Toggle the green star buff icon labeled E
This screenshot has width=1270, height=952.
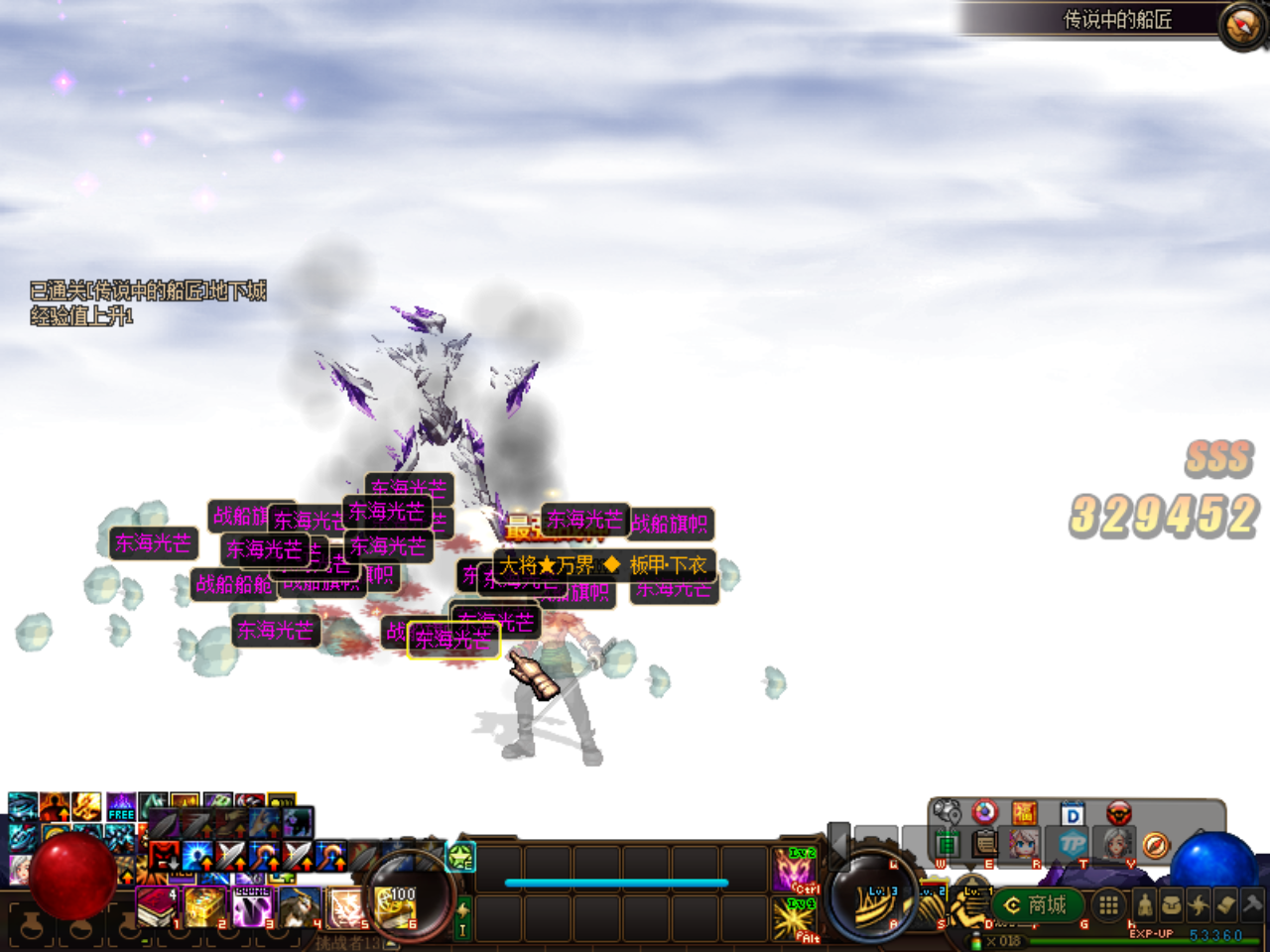point(460,857)
